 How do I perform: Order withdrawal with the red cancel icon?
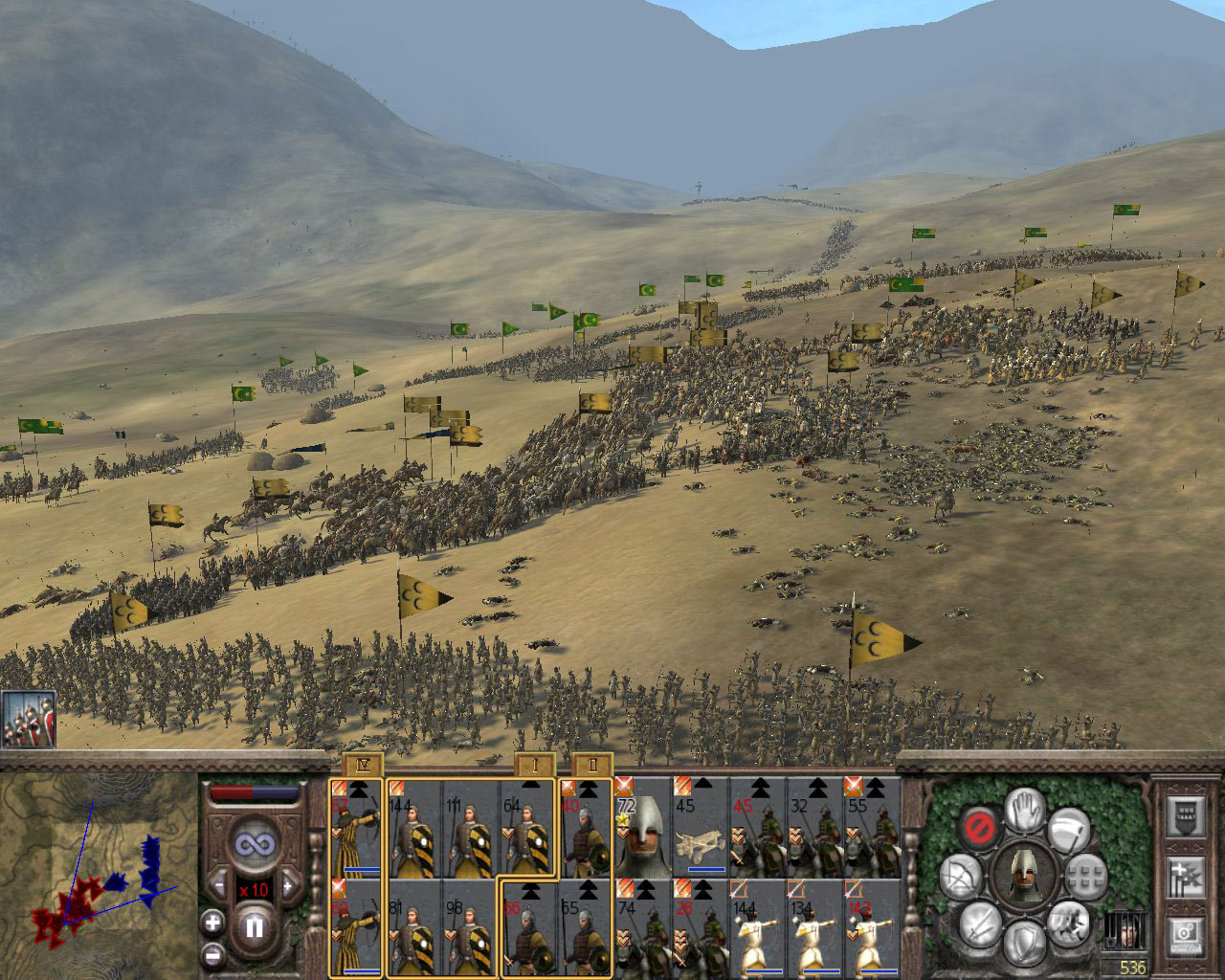click(979, 827)
